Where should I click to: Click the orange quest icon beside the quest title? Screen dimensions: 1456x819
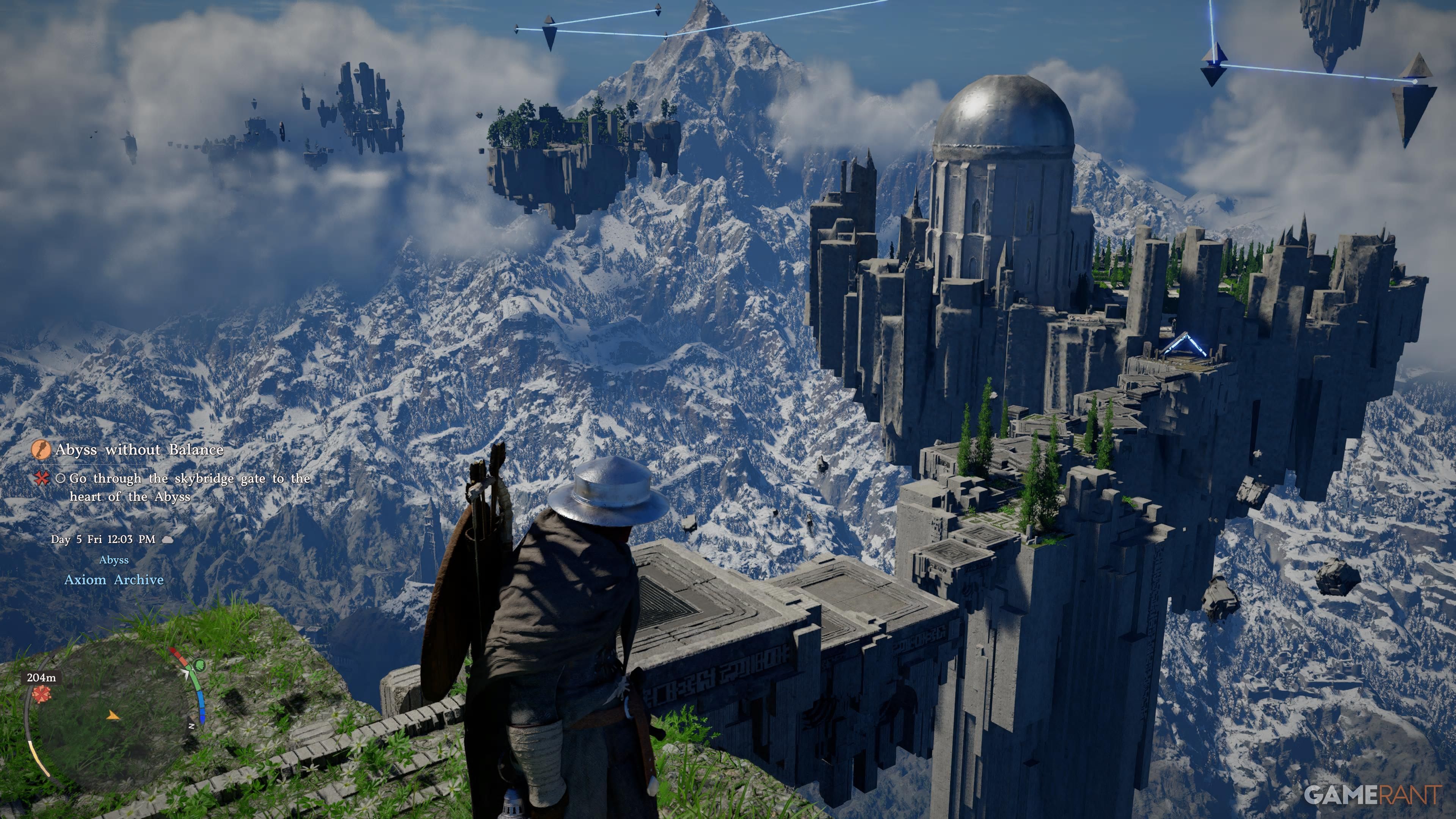pos(41,450)
